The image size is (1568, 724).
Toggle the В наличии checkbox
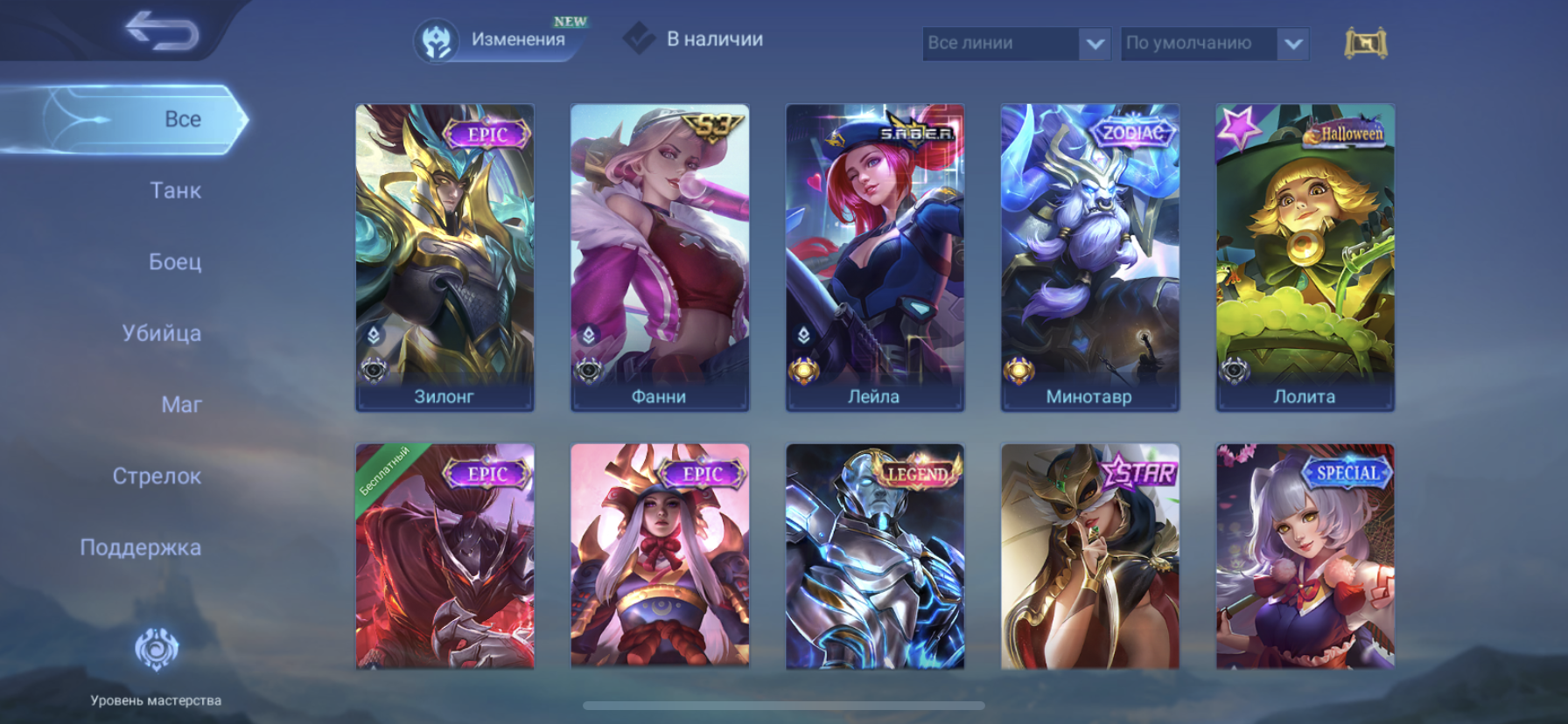coord(640,38)
